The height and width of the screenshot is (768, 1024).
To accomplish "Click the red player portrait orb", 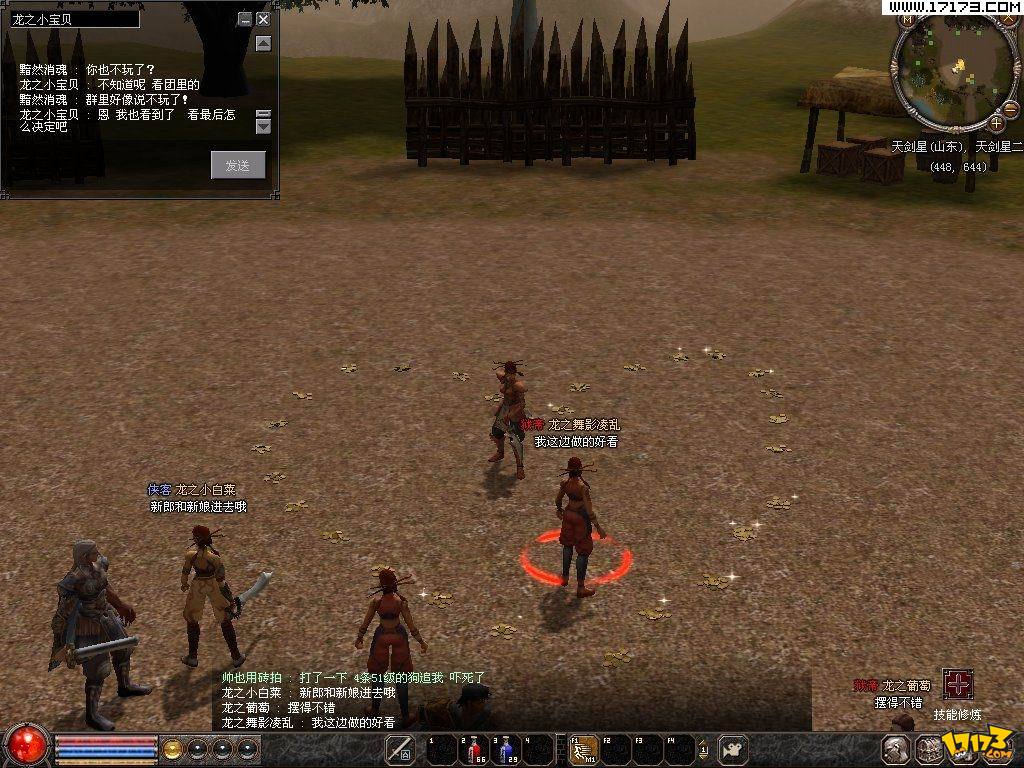I will pyautogui.click(x=27, y=744).
